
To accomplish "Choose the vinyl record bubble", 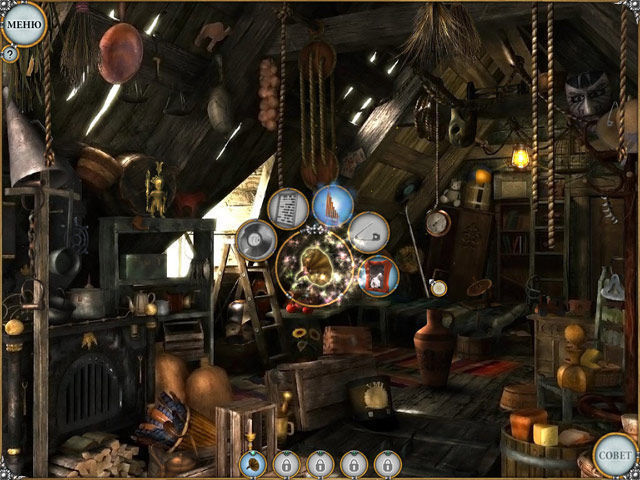I will [x=255, y=240].
